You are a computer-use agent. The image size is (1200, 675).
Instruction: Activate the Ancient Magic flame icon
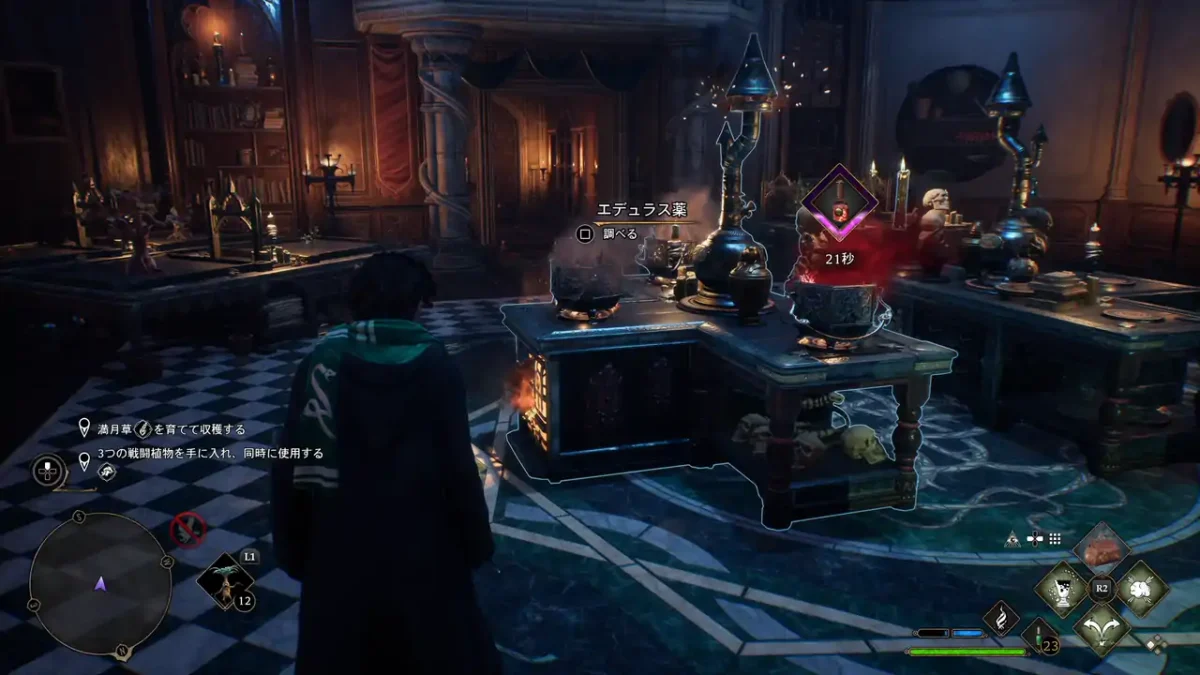click(1001, 617)
